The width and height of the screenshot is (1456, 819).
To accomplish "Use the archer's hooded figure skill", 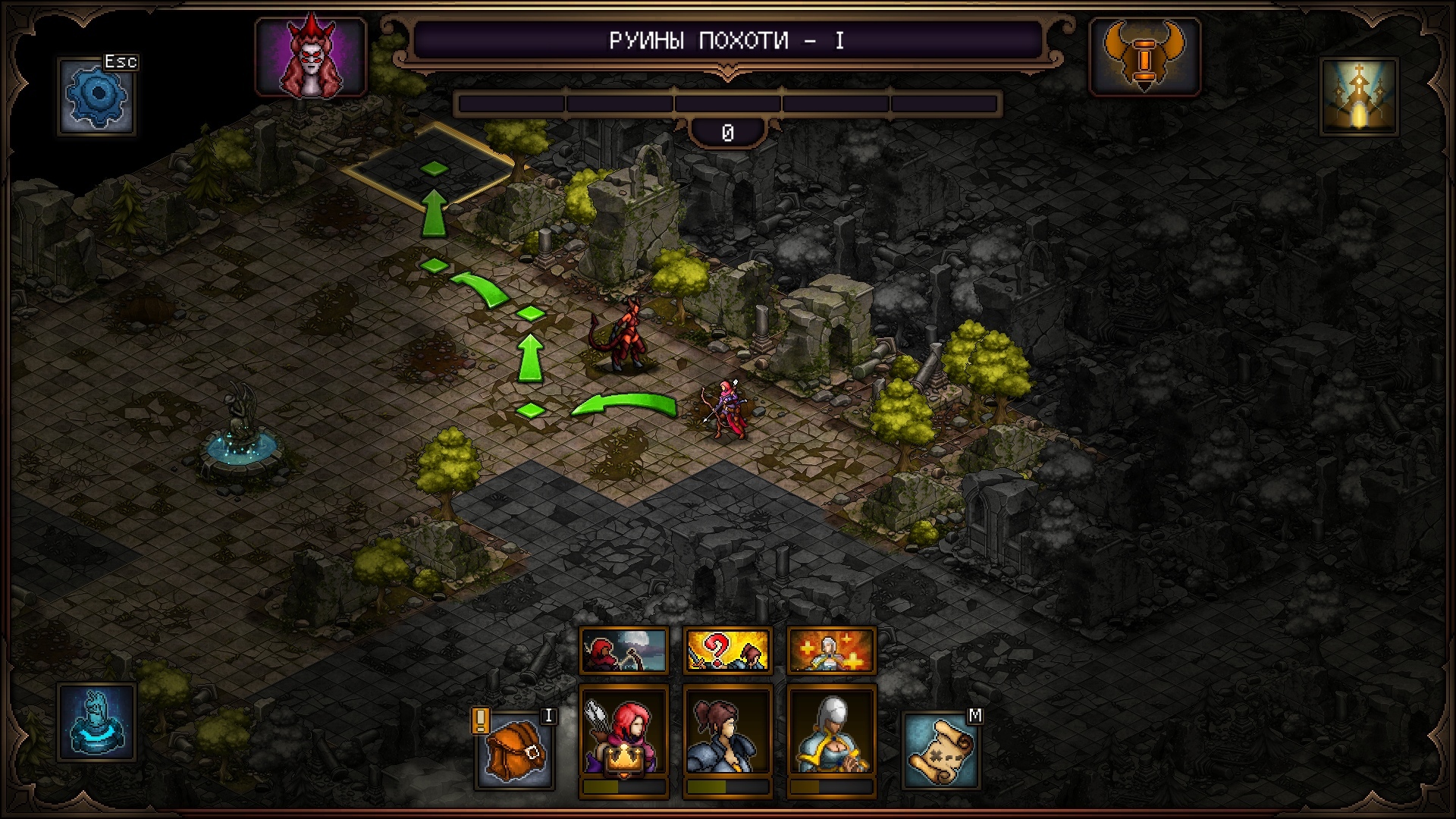I will click(623, 650).
